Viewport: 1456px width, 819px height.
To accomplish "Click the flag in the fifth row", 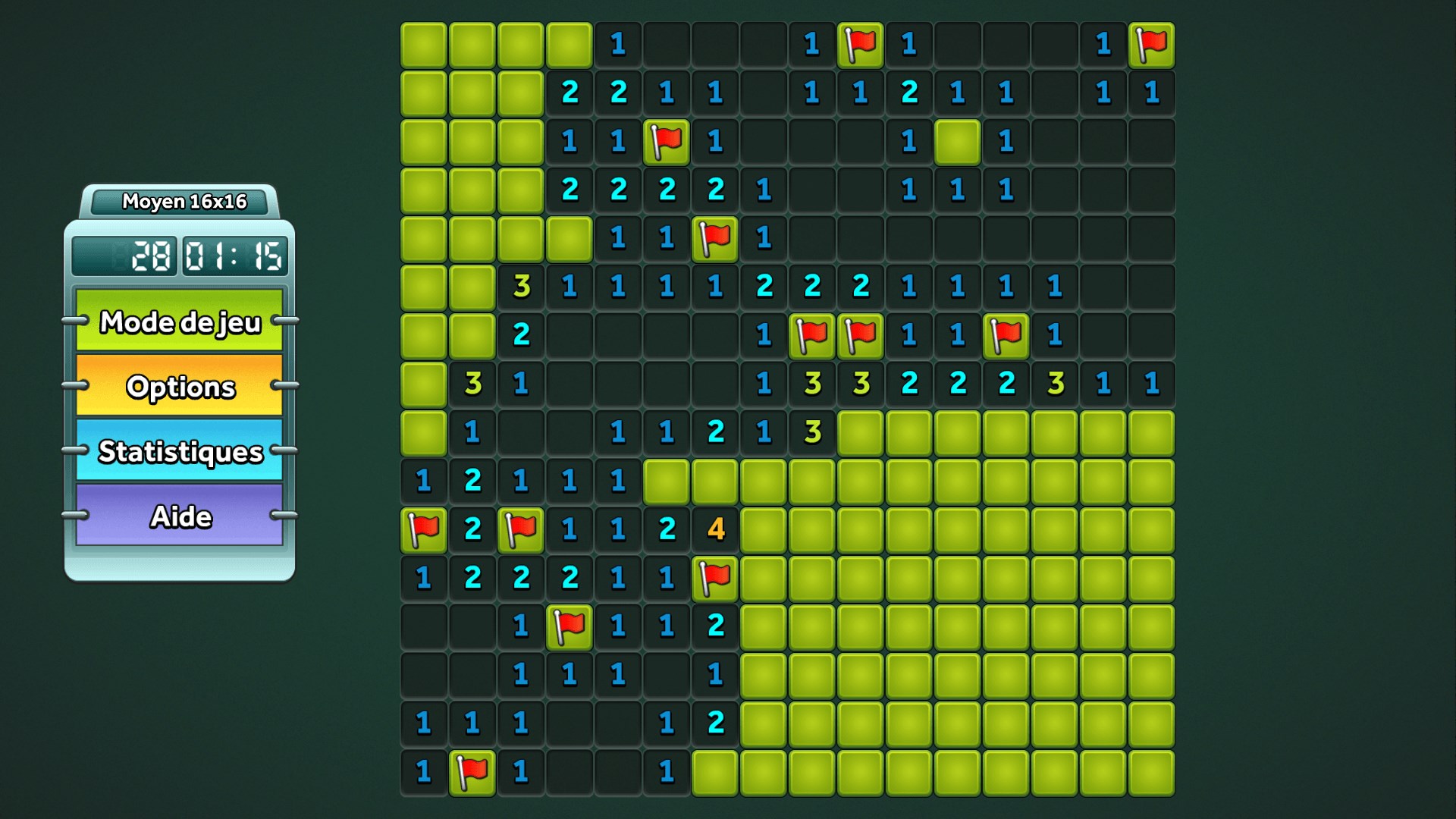I will point(715,238).
